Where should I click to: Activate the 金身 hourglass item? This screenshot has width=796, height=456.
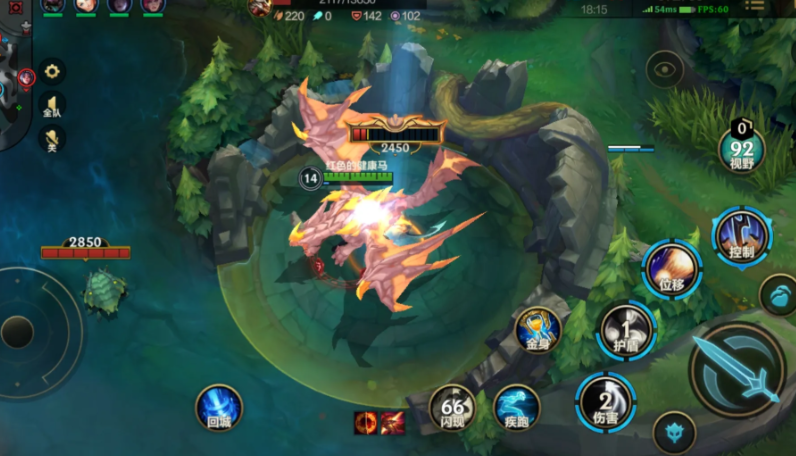click(538, 329)
